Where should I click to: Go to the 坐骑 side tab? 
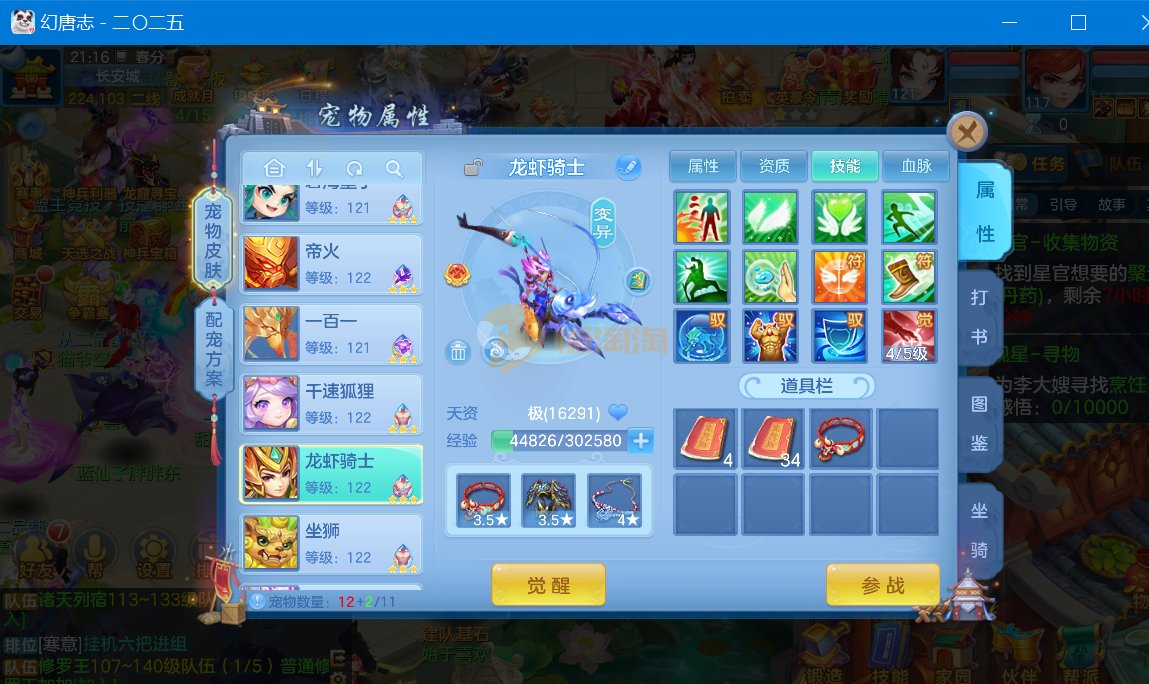pyautogui.click(x=980, y=530)
